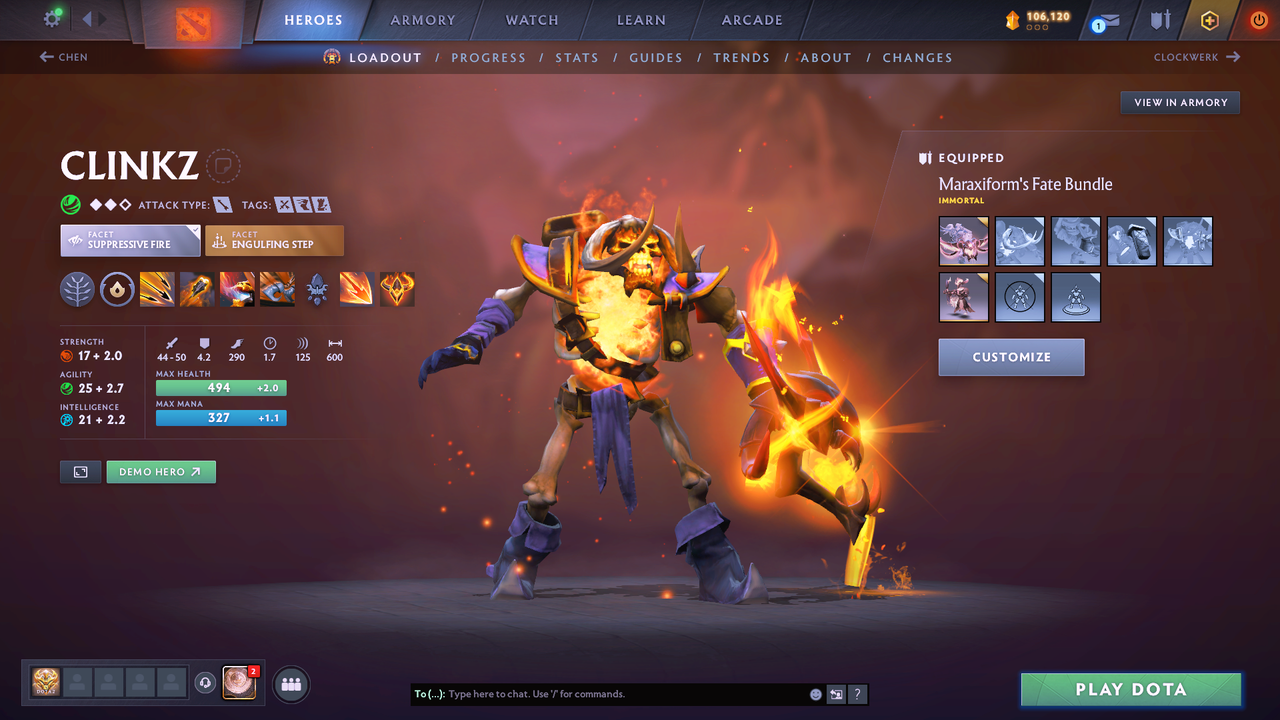Switch to the PROGRESS tab

click(x=489, y=57)
